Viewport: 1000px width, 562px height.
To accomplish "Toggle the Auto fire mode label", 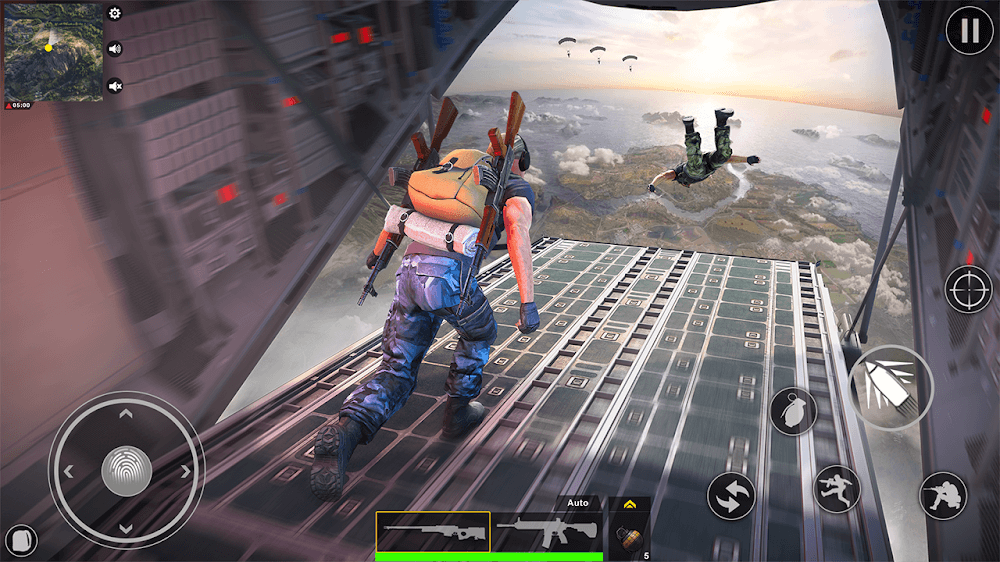I will 577,503.
